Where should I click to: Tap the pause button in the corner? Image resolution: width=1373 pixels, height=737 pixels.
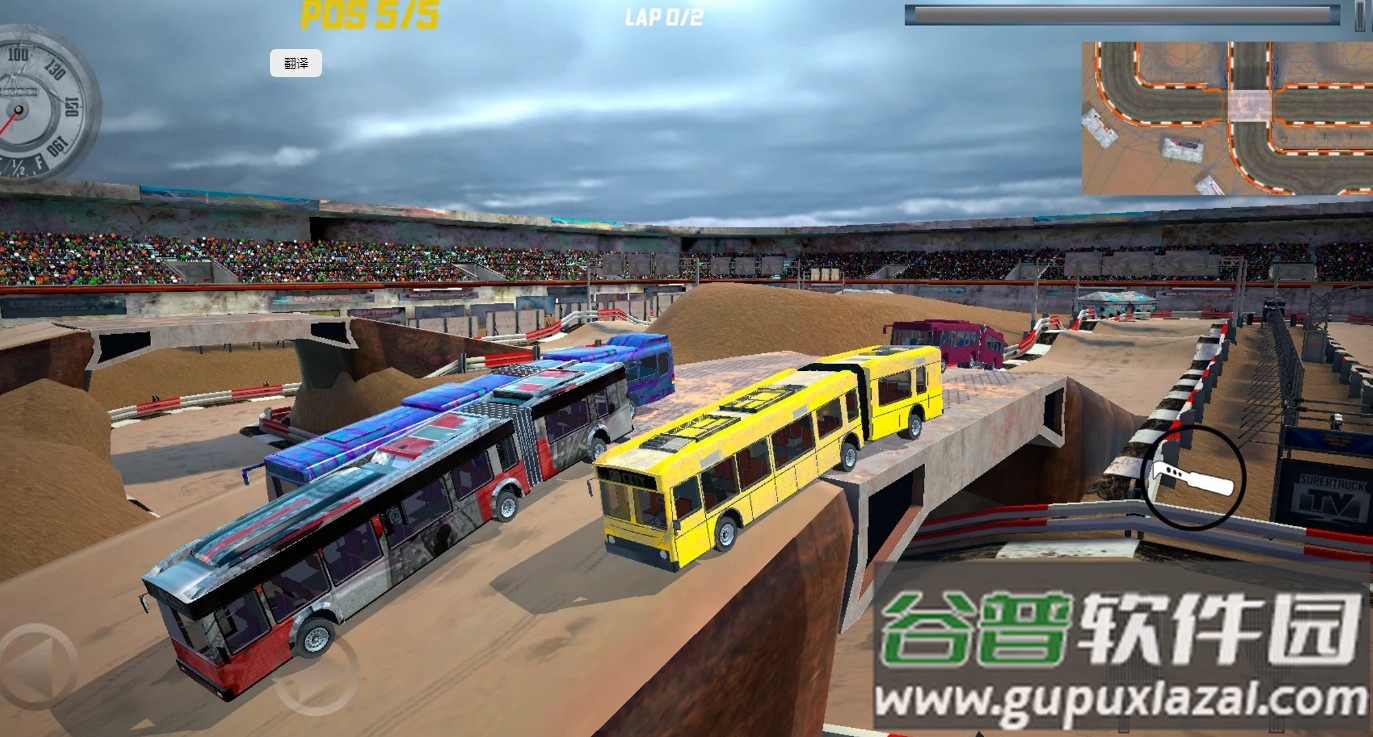(x=1361, y=15)
